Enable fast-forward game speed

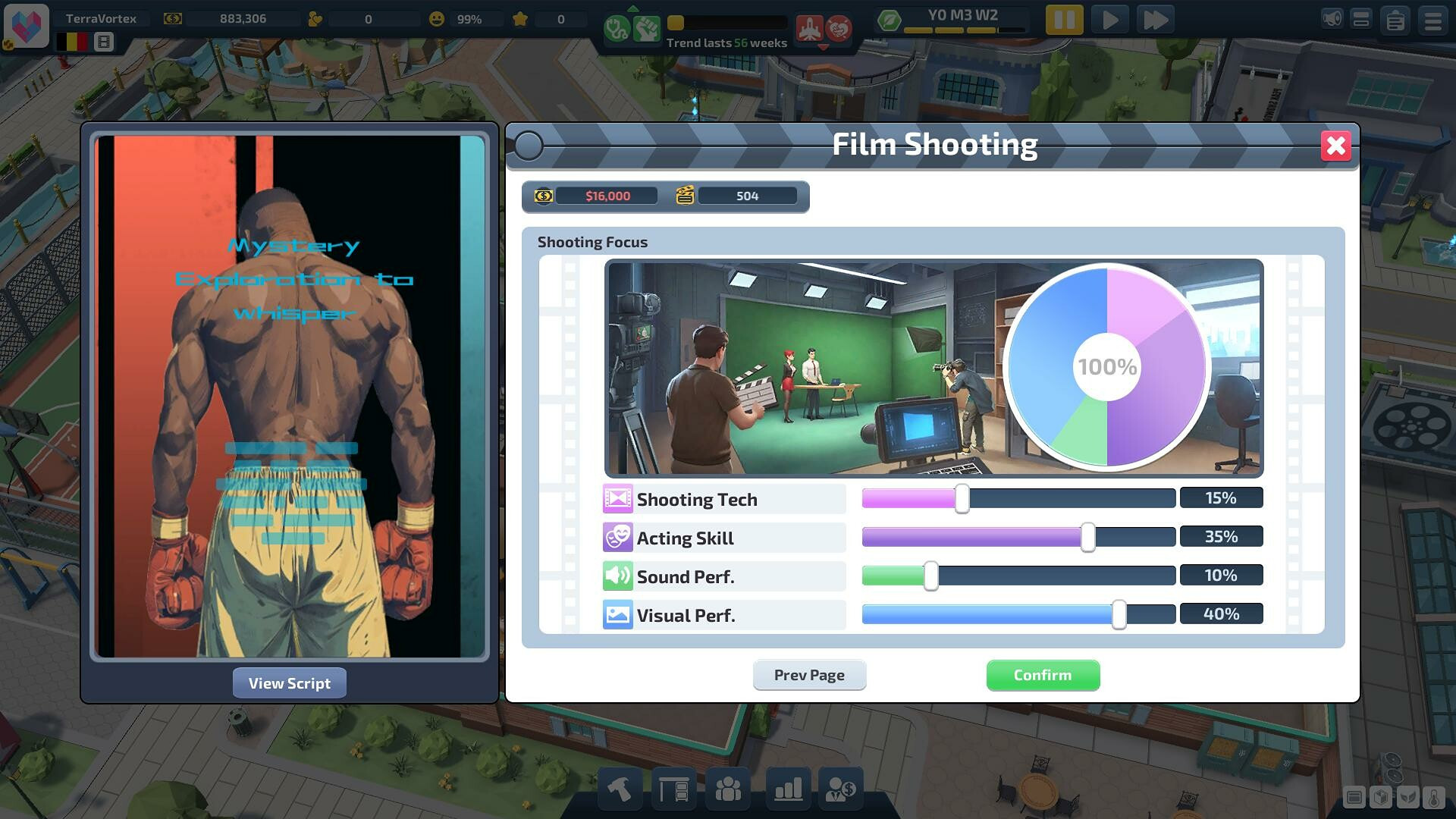click(x=1156, y=20)
